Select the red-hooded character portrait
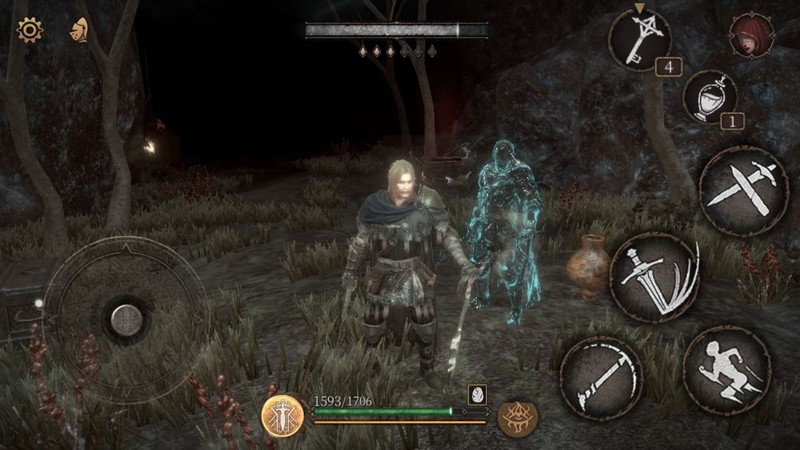Image resolution: width=800 pixels, height=450 pixels. coord(749,34)
